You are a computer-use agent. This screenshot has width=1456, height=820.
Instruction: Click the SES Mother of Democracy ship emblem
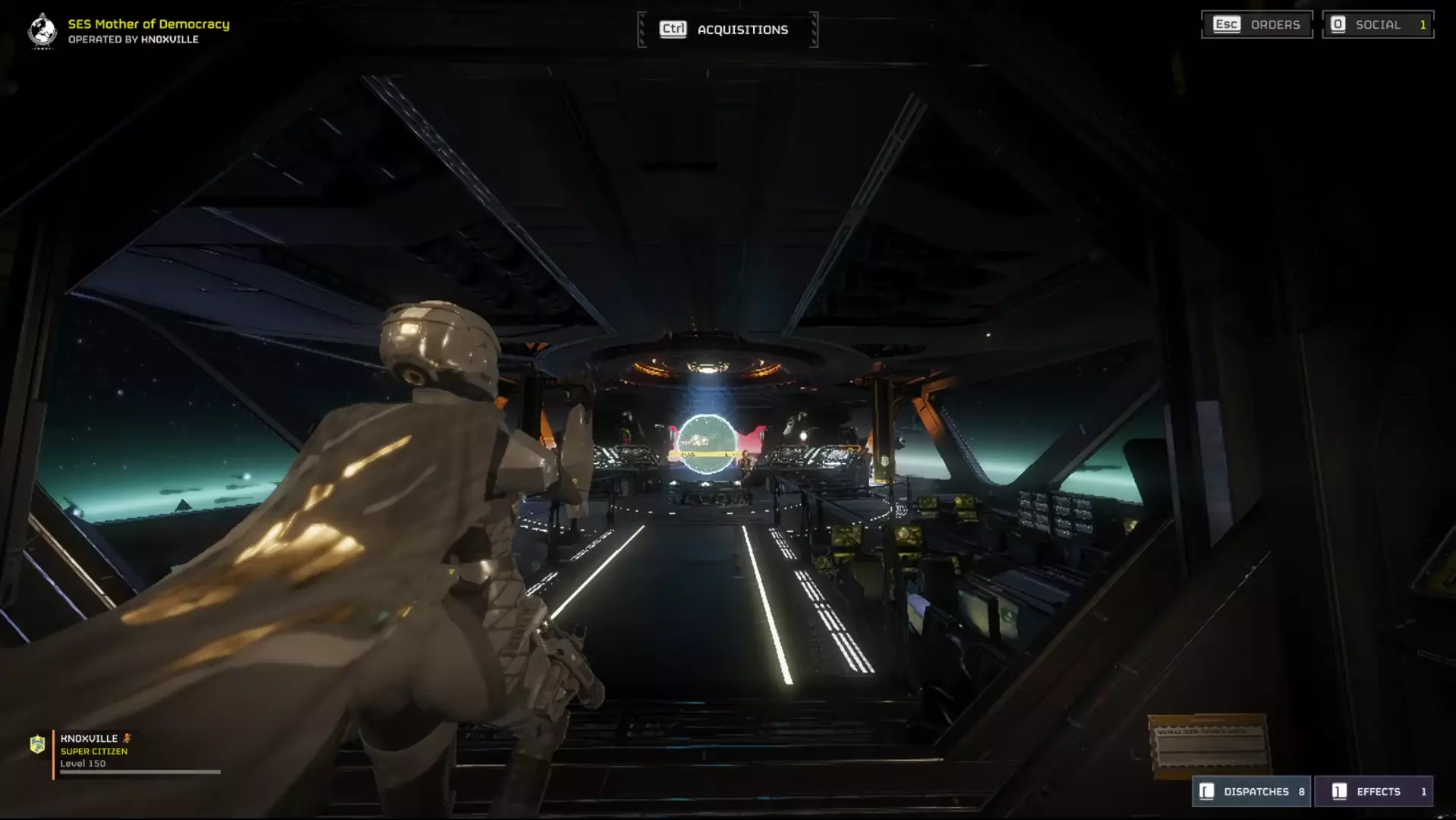[x=43, y=31]
